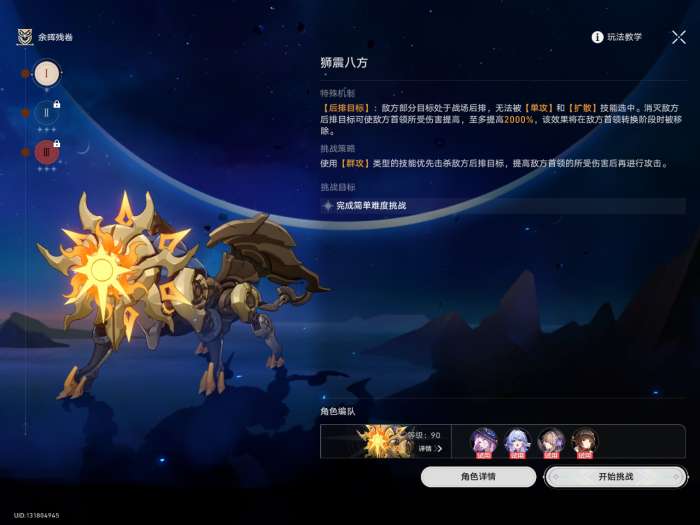The height and width of the screenshot is (525, 700).
Task: Select the second trial character with blue hair
Action: click(518, 441)
